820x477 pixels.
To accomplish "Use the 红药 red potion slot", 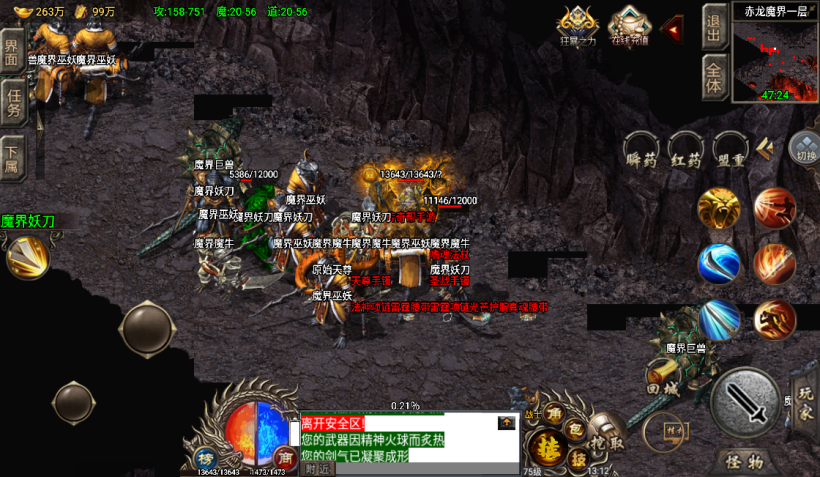I will point(686,151).
